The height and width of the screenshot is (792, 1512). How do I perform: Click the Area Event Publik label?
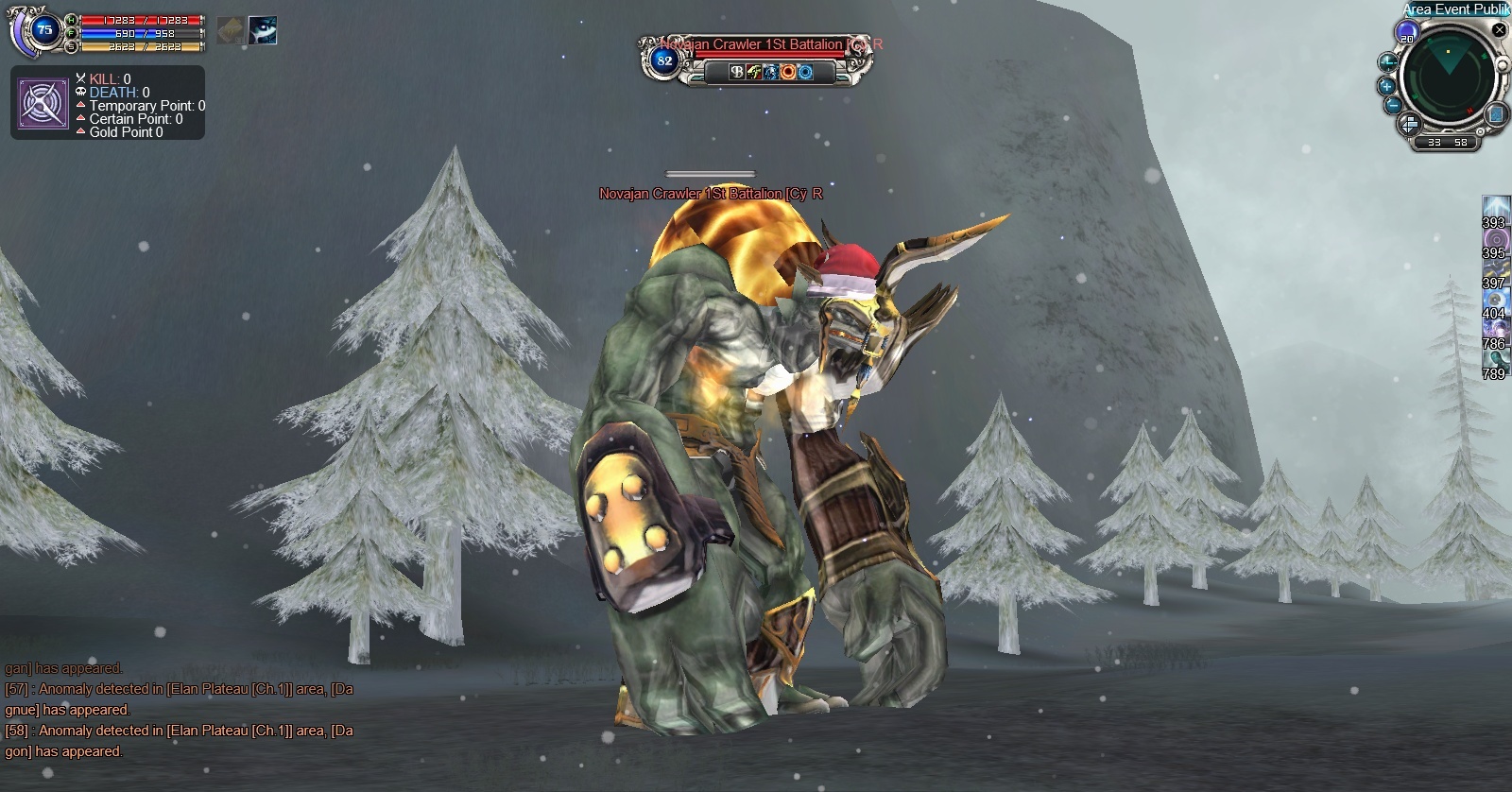tap(1456, 9)
